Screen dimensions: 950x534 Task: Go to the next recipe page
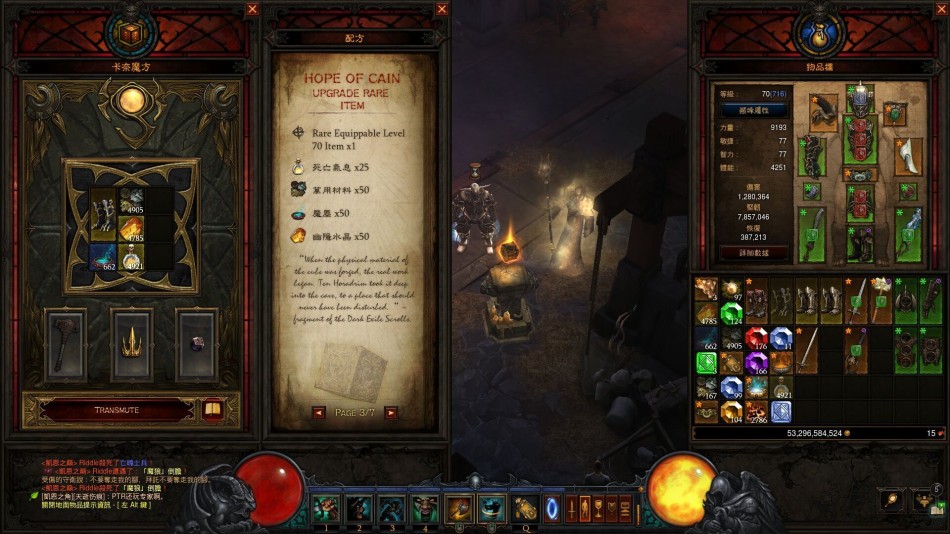pyautogui.click(x=391, y=412)
